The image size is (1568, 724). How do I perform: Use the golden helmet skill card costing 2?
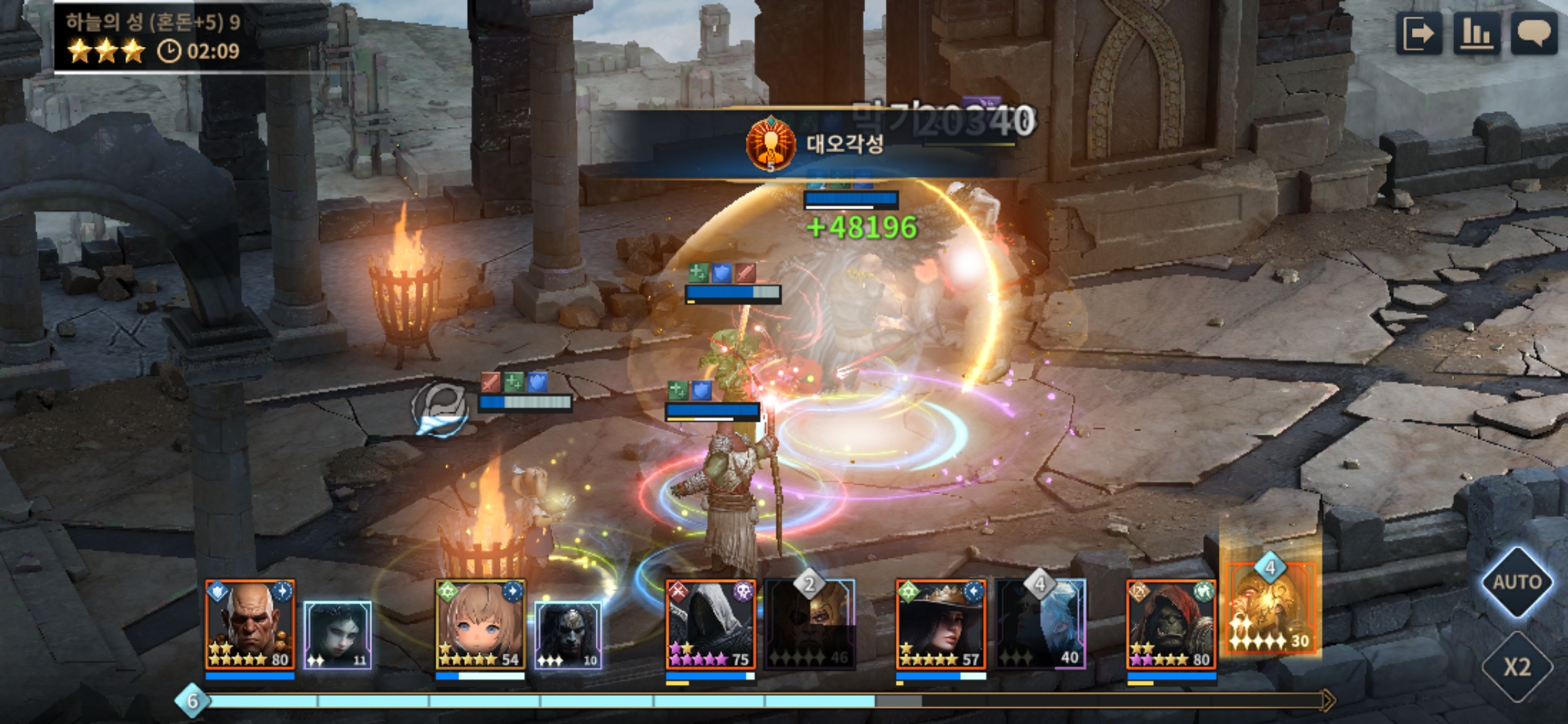pos(810,625)
